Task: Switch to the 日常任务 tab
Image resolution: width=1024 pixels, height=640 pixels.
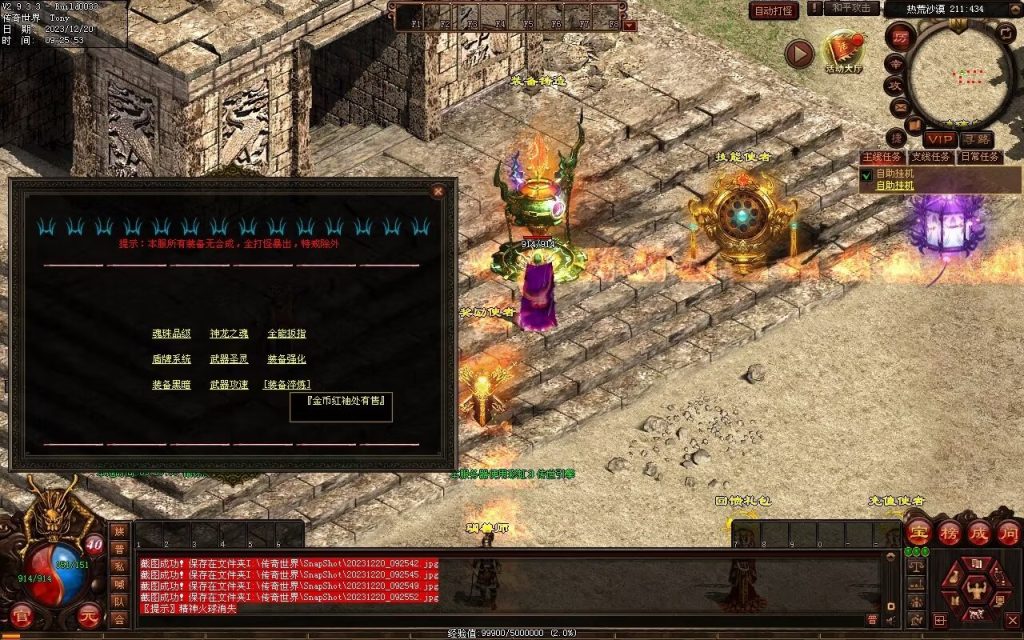Action: click(x=979, y=157)
